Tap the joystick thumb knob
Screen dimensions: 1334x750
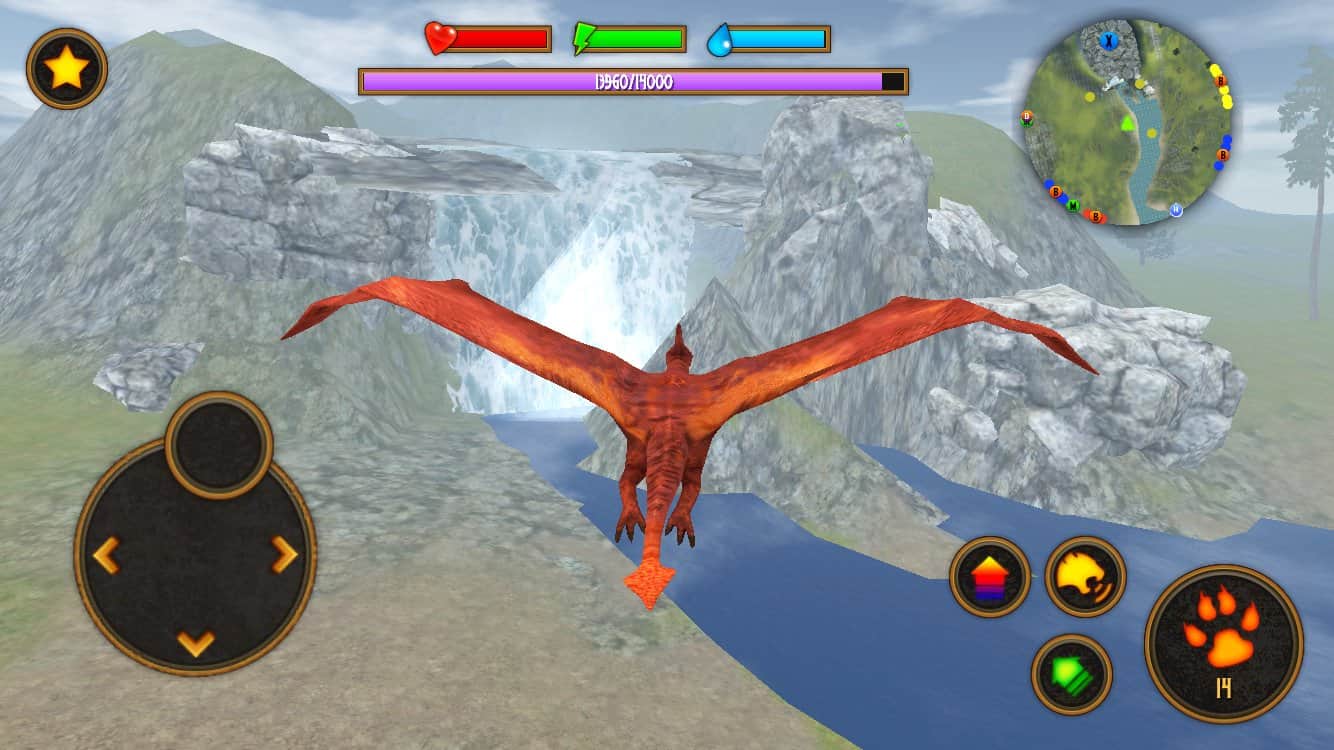click(219, 445)
